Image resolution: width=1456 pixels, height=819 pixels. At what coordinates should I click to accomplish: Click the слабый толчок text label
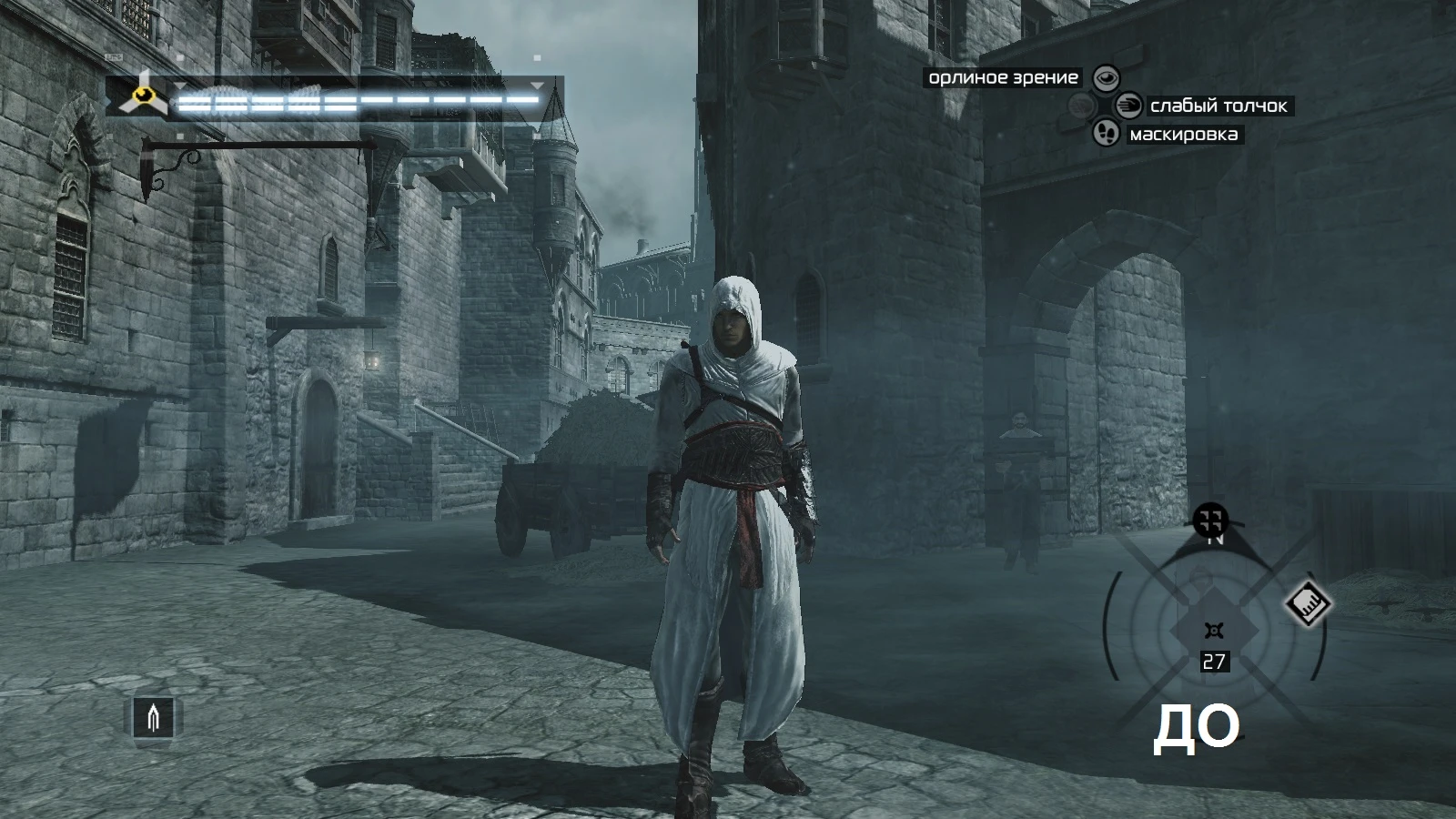(1218, 106)
